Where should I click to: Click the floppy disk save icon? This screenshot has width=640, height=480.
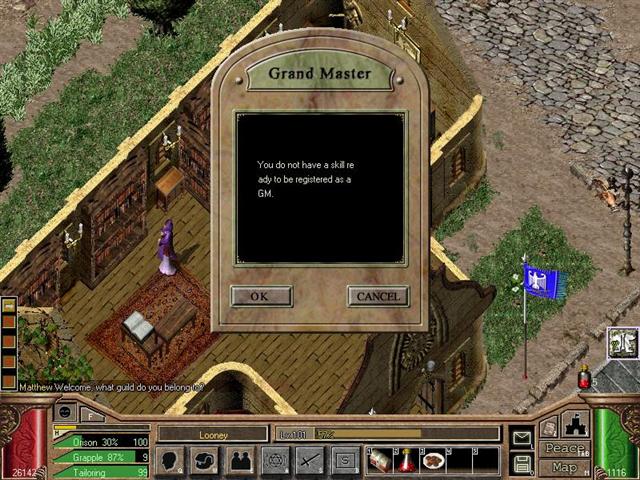click(x=522, y=463)
